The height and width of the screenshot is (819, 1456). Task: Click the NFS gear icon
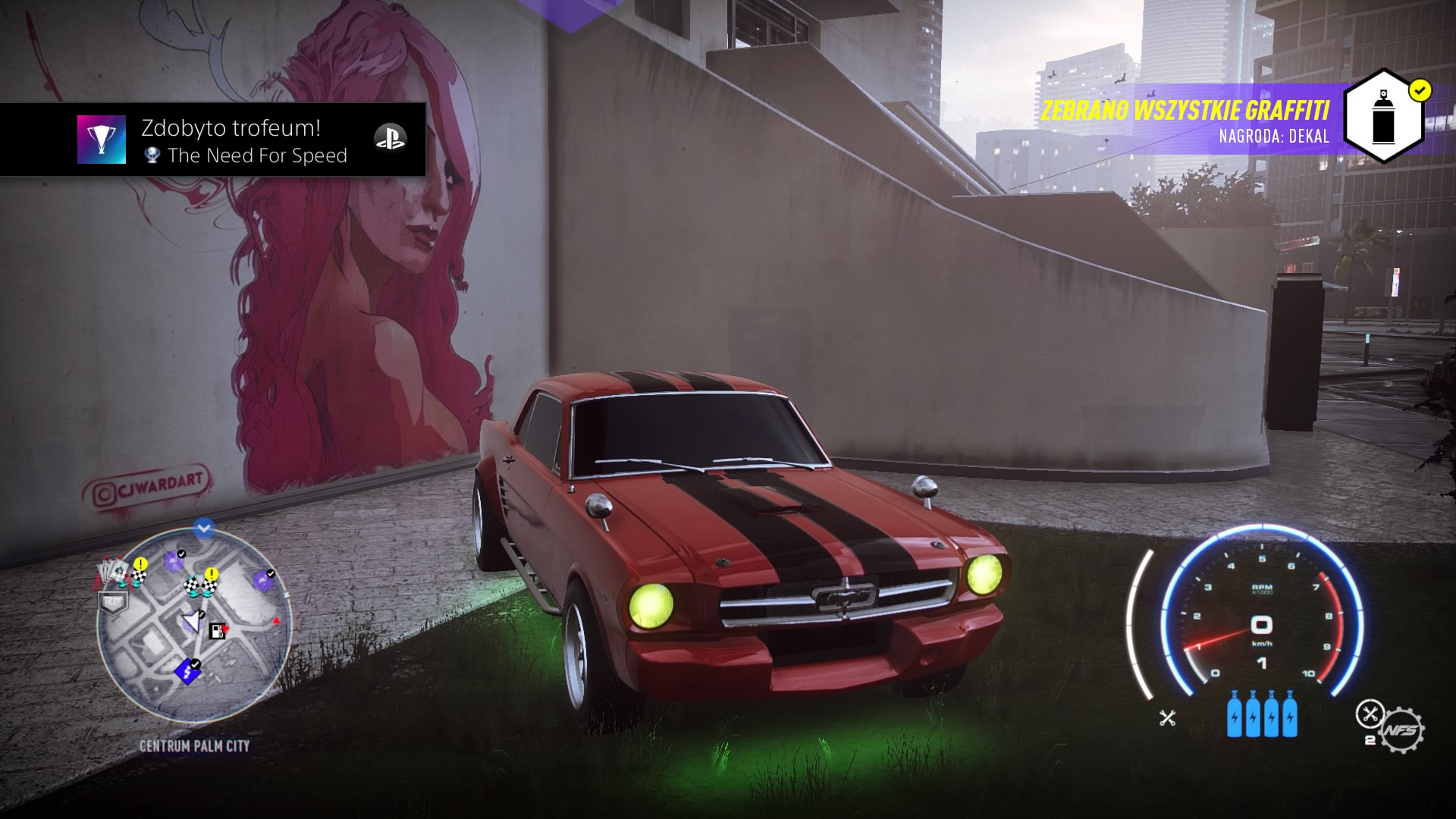pyautogui.click(x=1401, y=730)
